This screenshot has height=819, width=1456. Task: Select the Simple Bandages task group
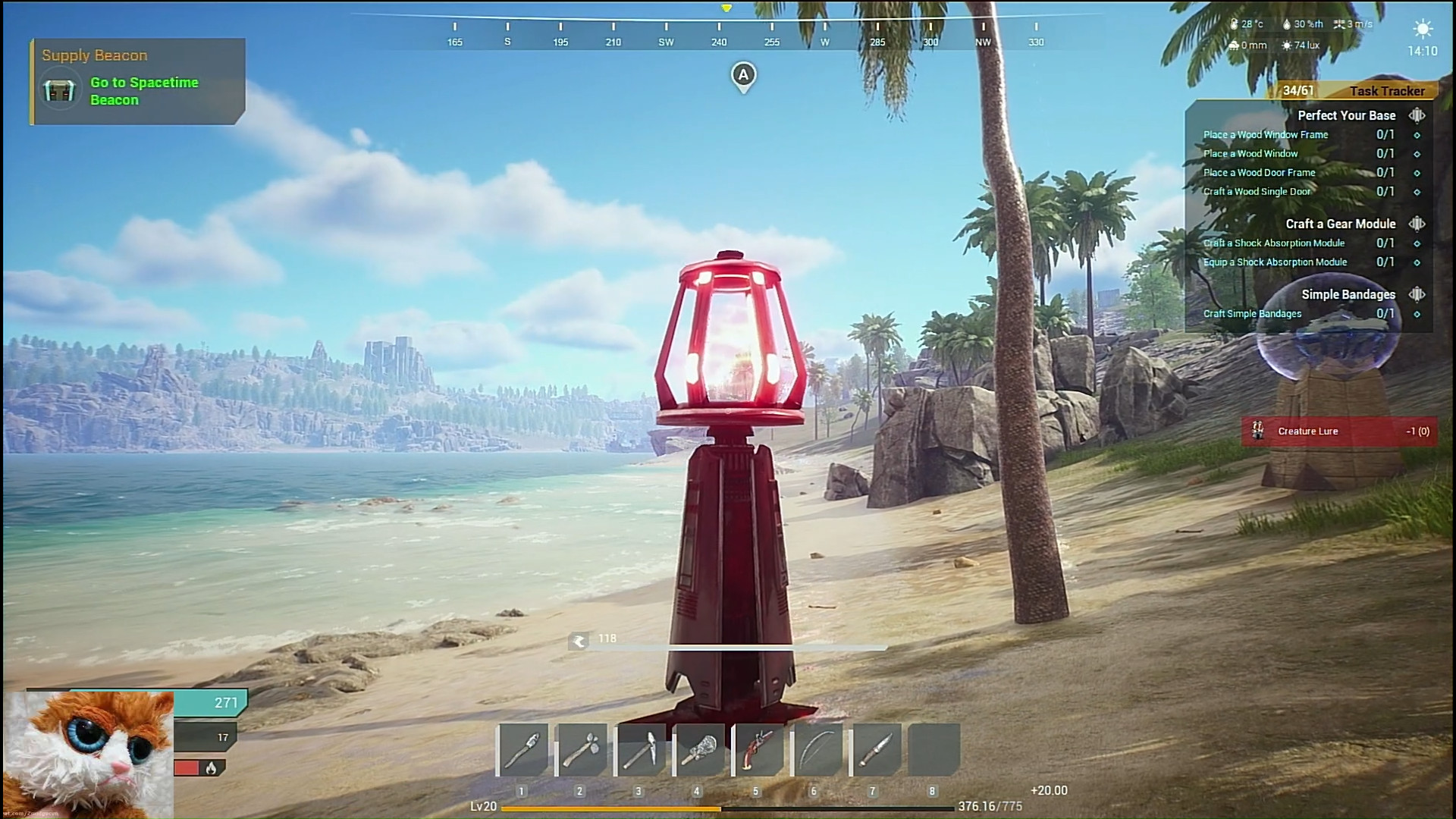click(1348, 294)
